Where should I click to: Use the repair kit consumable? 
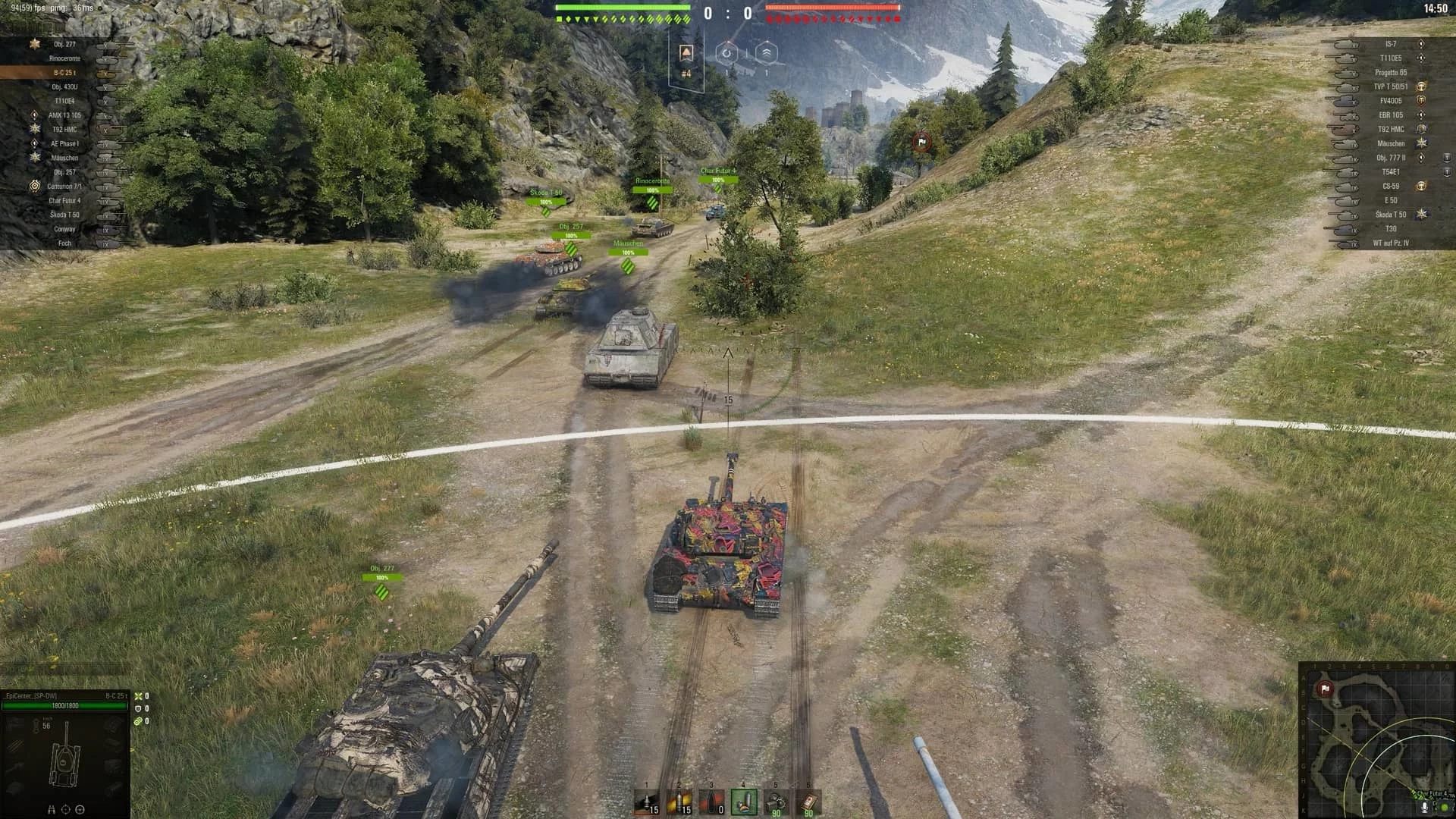pyautogui.click(x=777, y=802)
